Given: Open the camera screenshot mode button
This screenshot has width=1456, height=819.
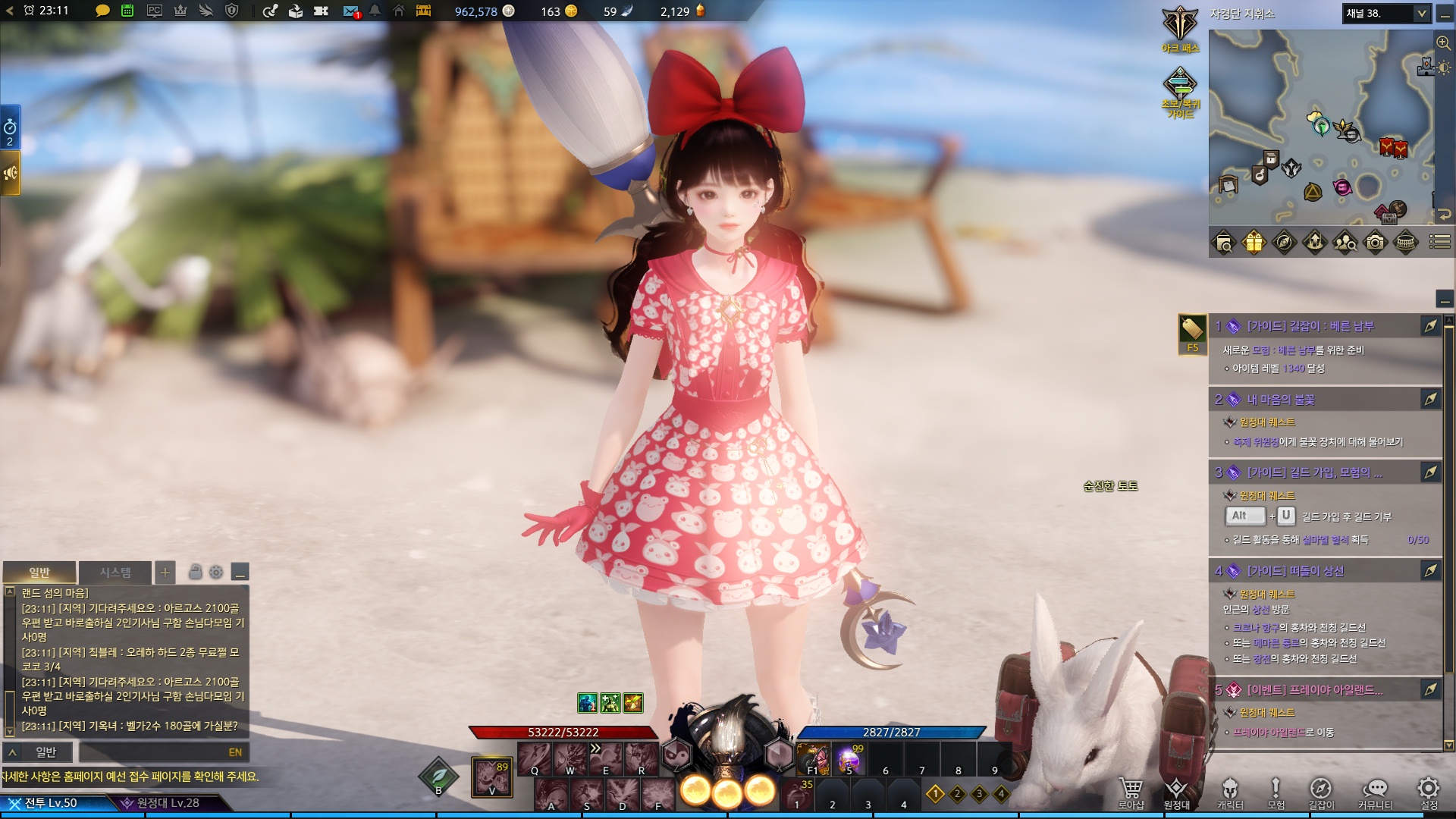Looking at the screenshot, I should (1375, 243).
